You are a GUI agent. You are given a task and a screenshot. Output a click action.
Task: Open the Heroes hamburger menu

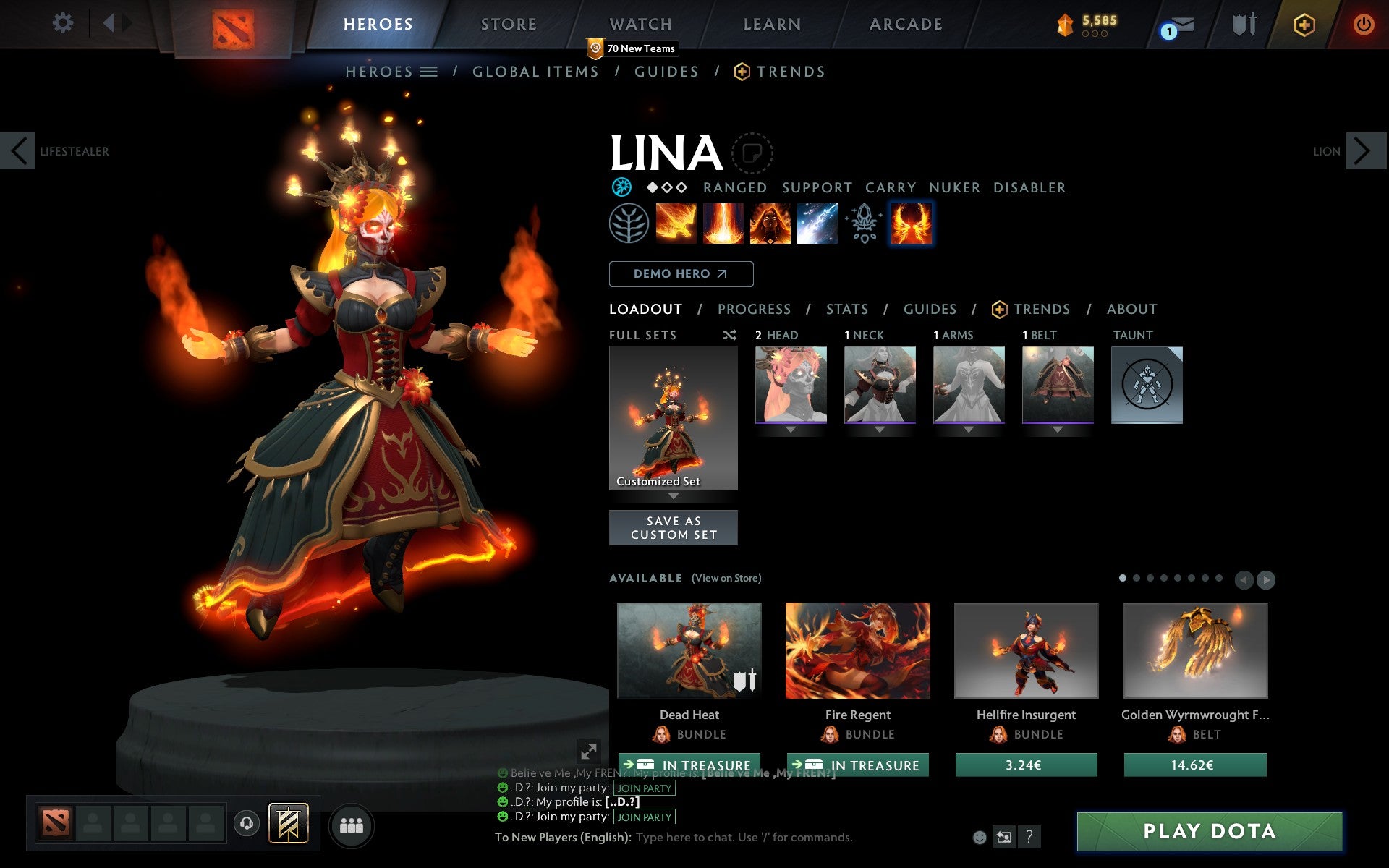430,71
